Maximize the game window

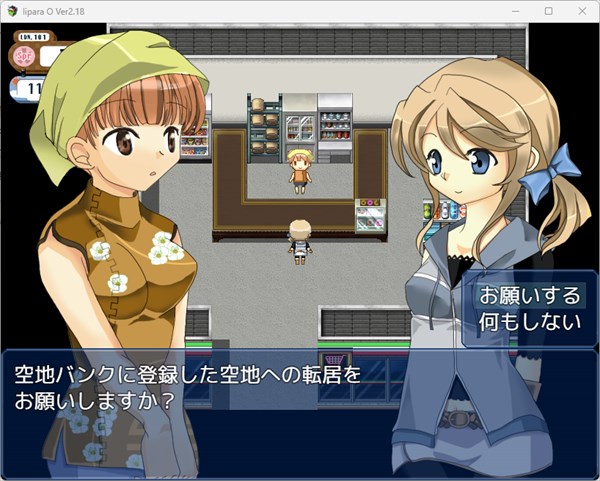click(549, 10)
